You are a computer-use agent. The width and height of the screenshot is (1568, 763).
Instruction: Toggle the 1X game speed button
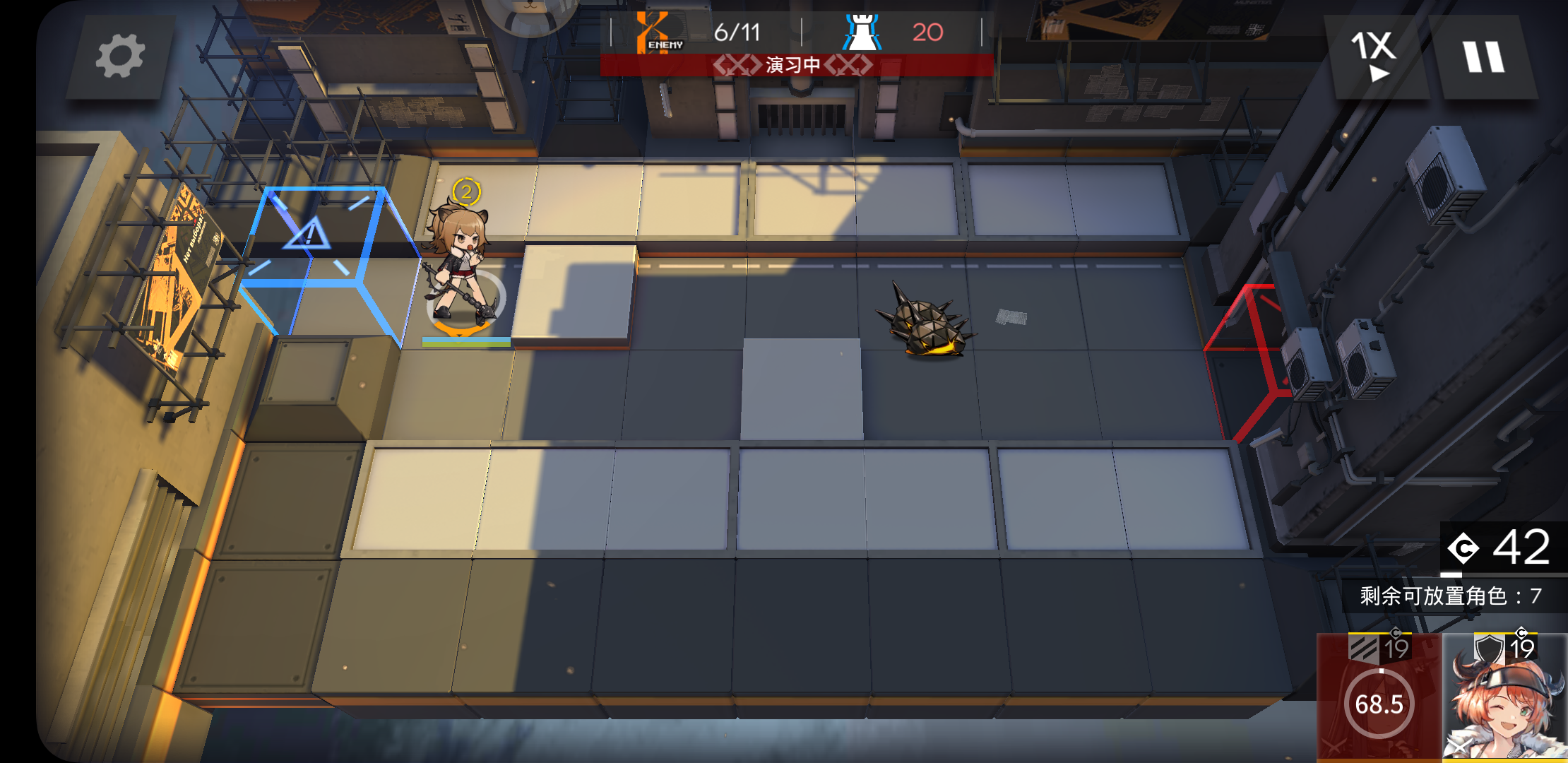tap(1374, 57)
